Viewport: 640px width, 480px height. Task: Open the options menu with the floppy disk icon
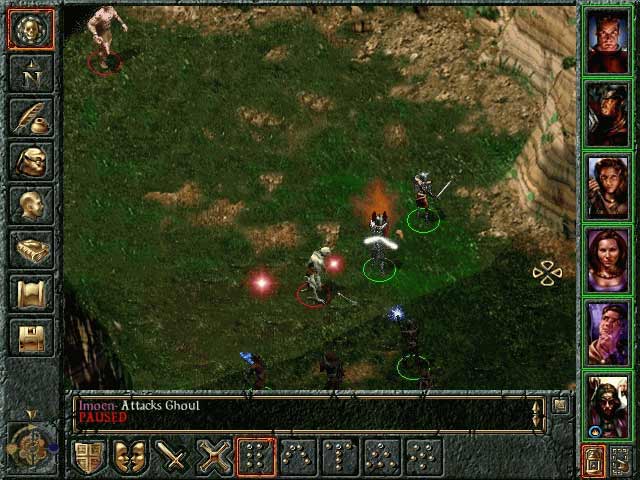pyautogui.click(x=31, y=337)
